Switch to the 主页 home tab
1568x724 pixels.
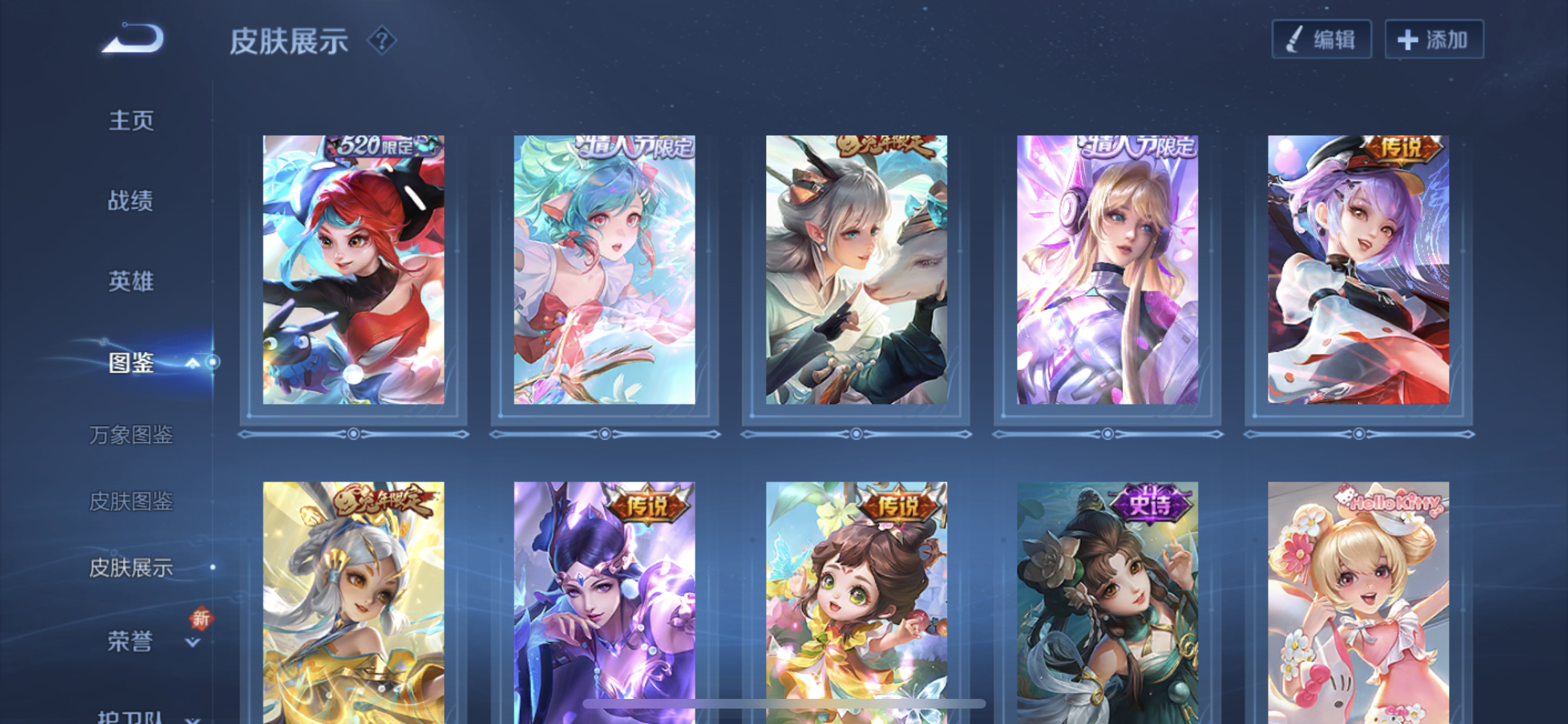pos(131,120)
